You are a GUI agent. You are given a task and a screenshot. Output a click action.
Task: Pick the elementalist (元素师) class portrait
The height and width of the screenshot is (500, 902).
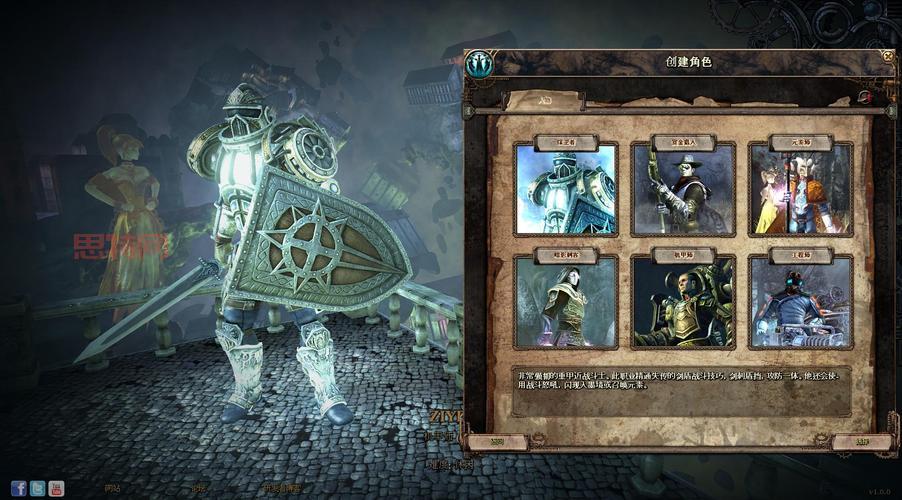coord(800,188)
